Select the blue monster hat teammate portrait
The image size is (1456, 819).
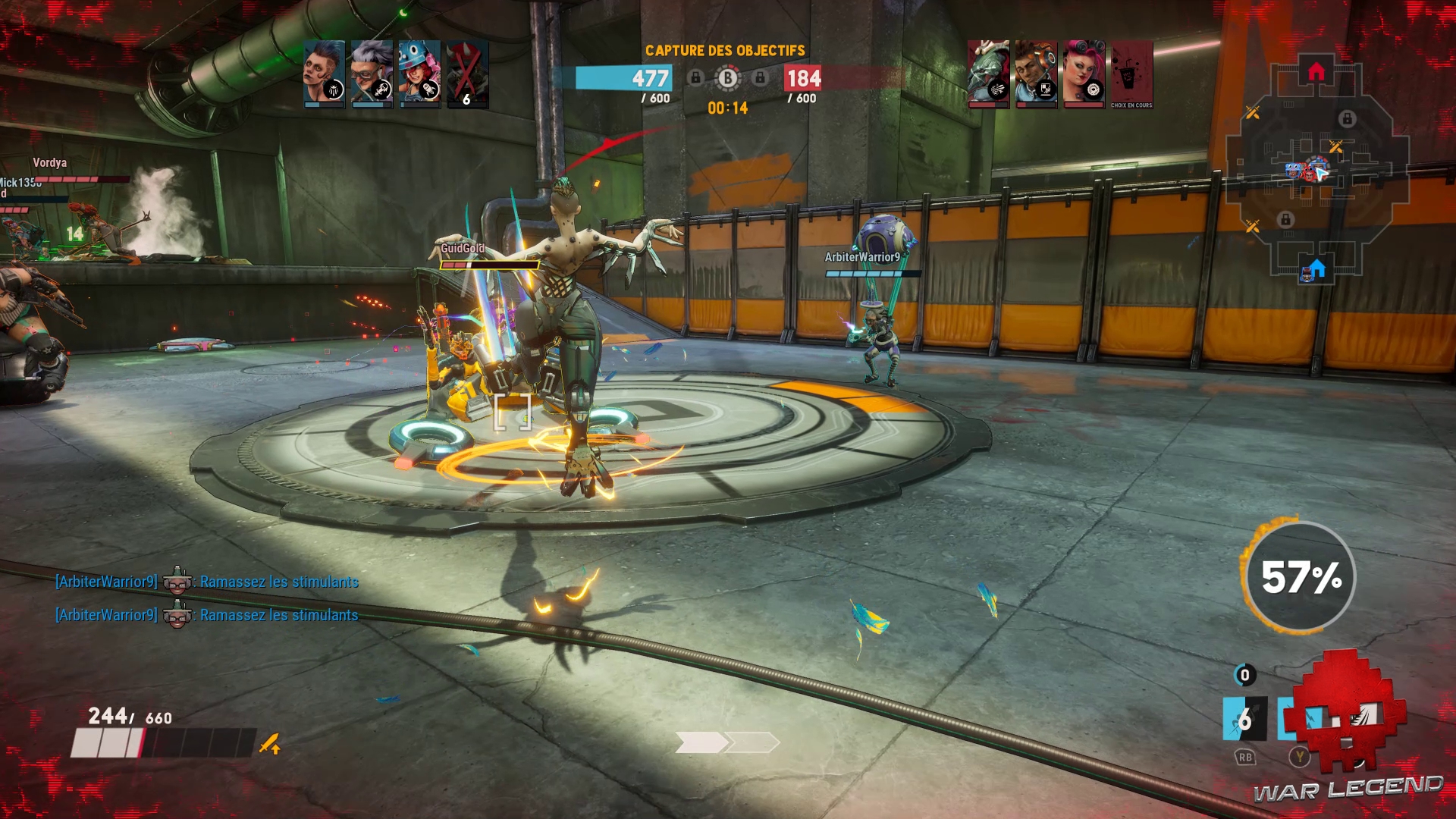(419, 74)
